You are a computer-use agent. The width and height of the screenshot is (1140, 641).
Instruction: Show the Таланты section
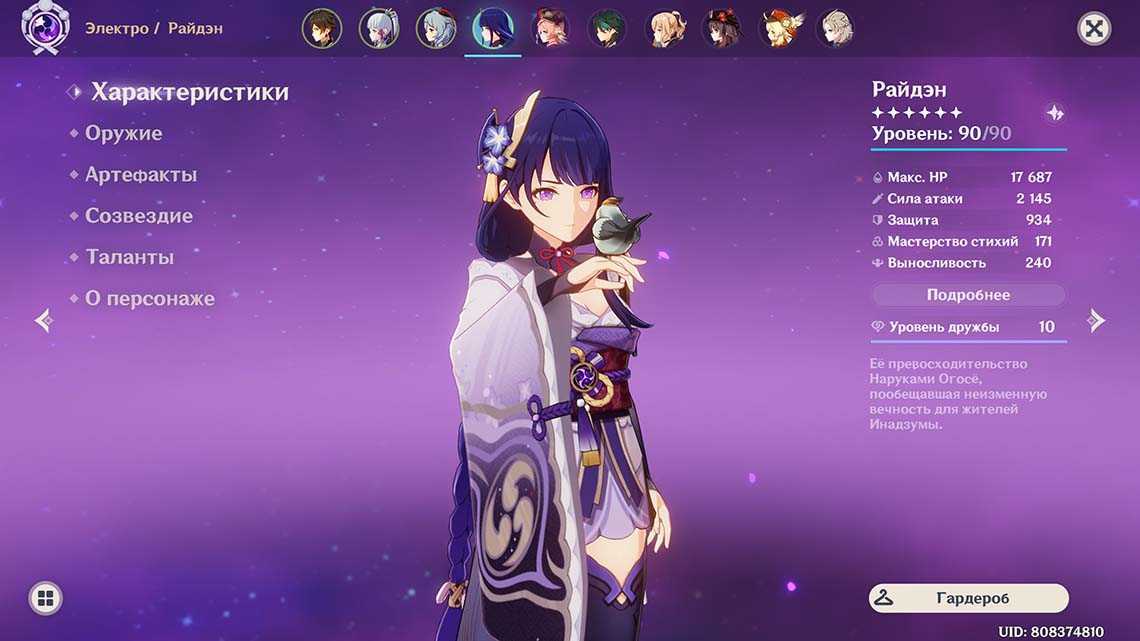click(129, 257)
